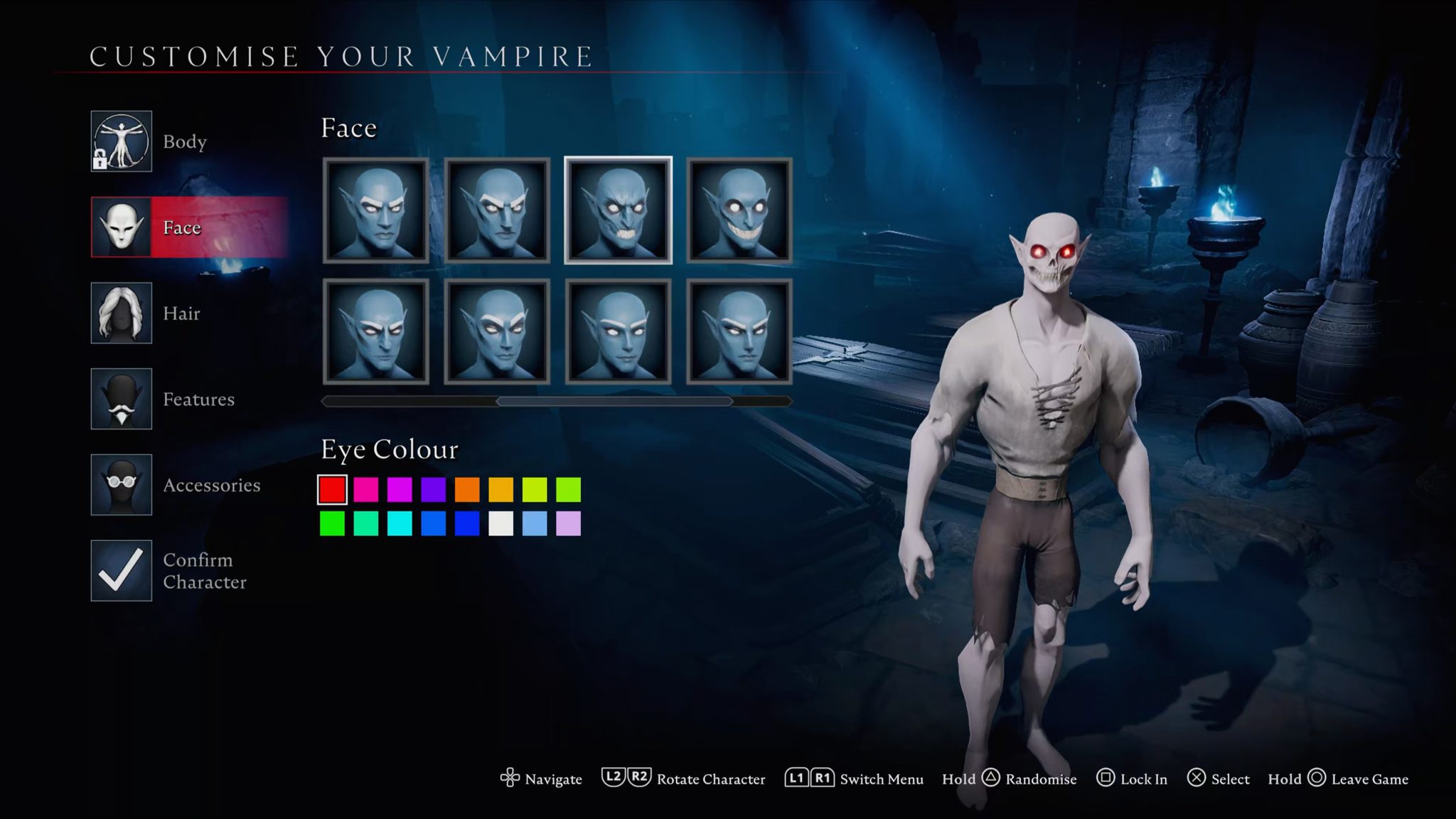Click the face list horizontal scrollbar
The image size is (1456, 819).
tap(614, 402)
